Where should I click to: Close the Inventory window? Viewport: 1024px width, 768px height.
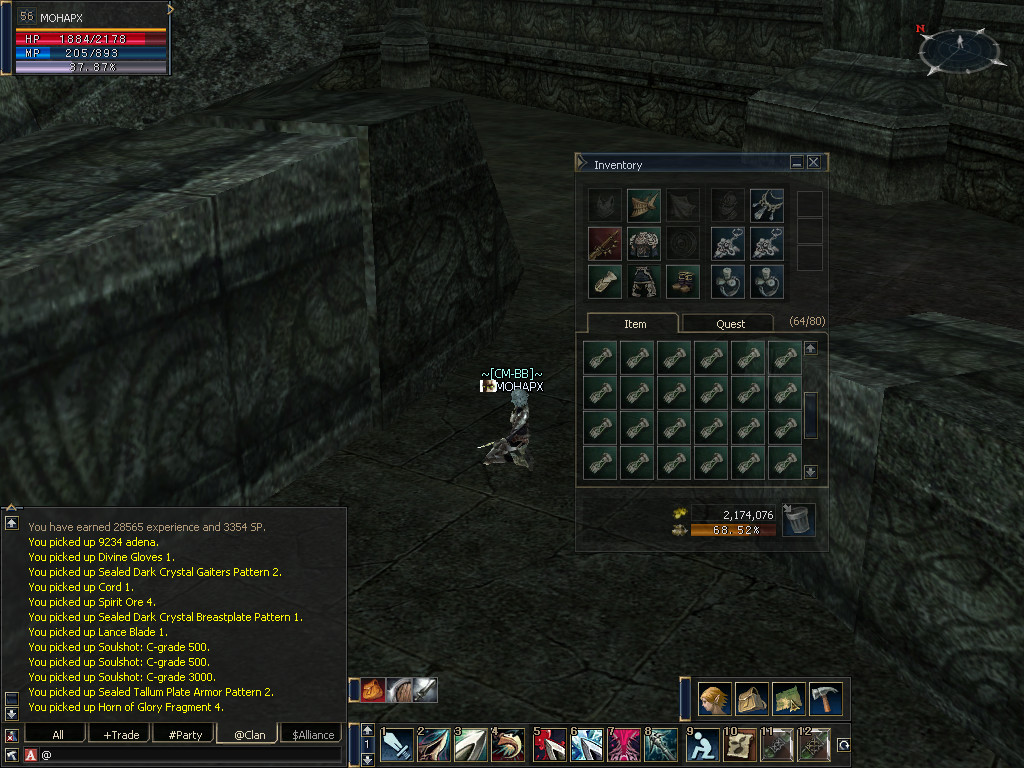pos(814,162)
